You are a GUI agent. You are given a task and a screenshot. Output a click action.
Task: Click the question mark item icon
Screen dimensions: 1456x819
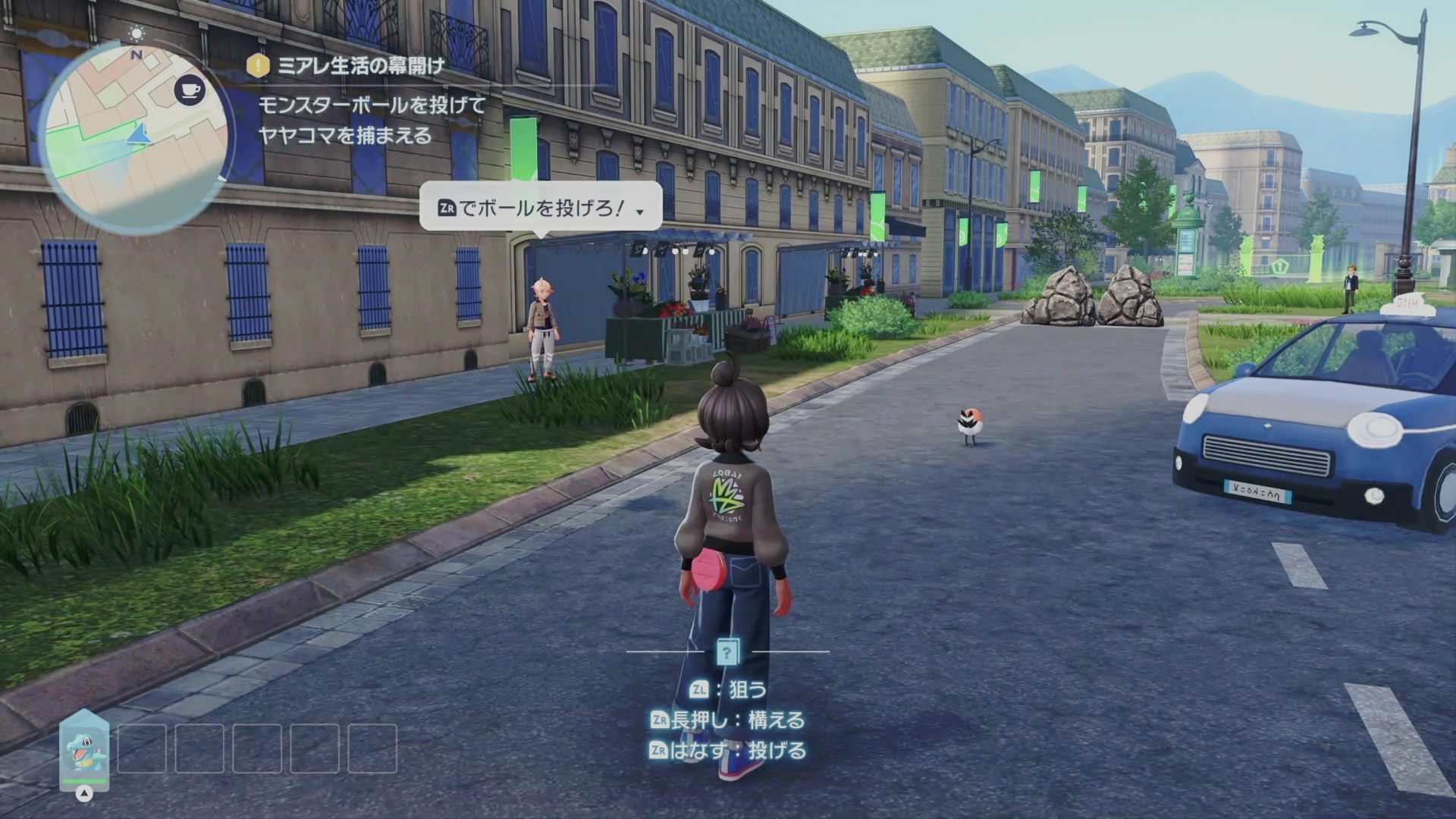click(x=727, y=651)
